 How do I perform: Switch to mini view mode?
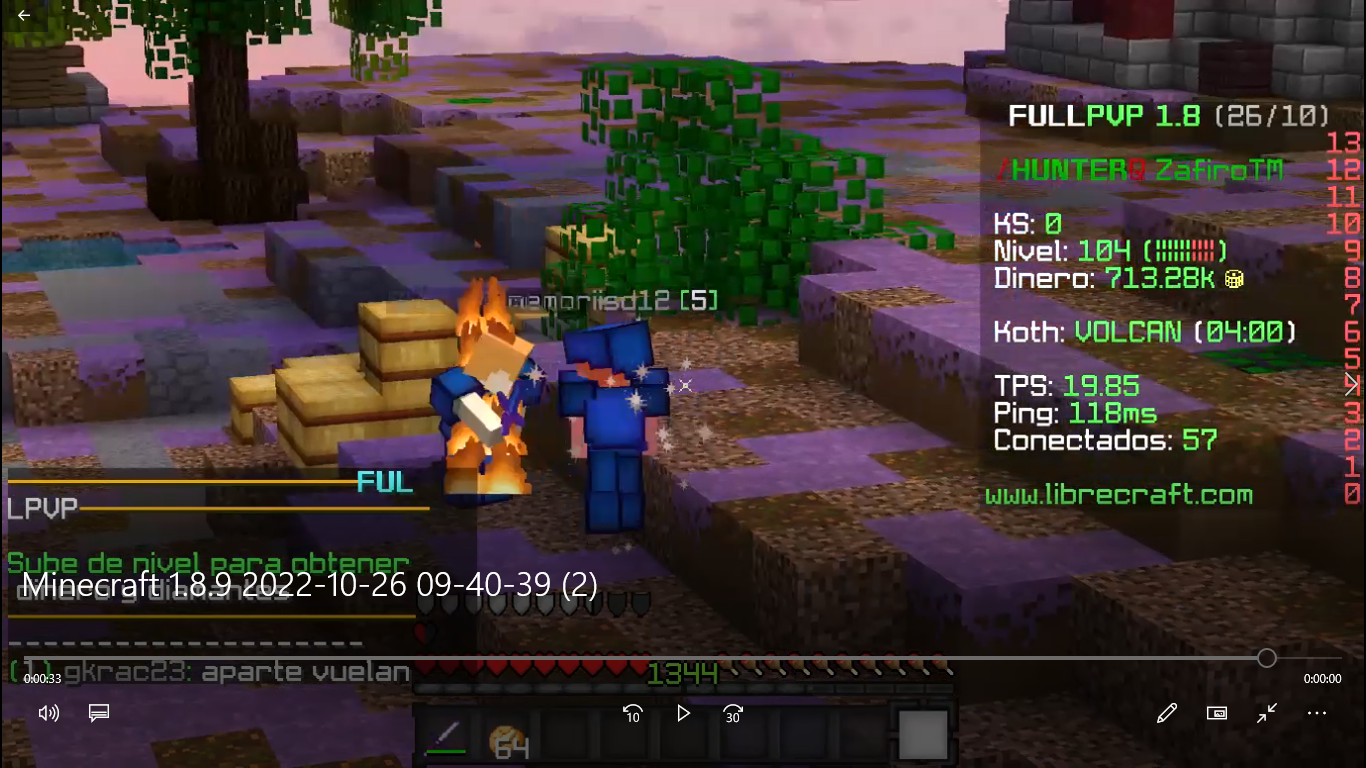[x=1217, y=713]
